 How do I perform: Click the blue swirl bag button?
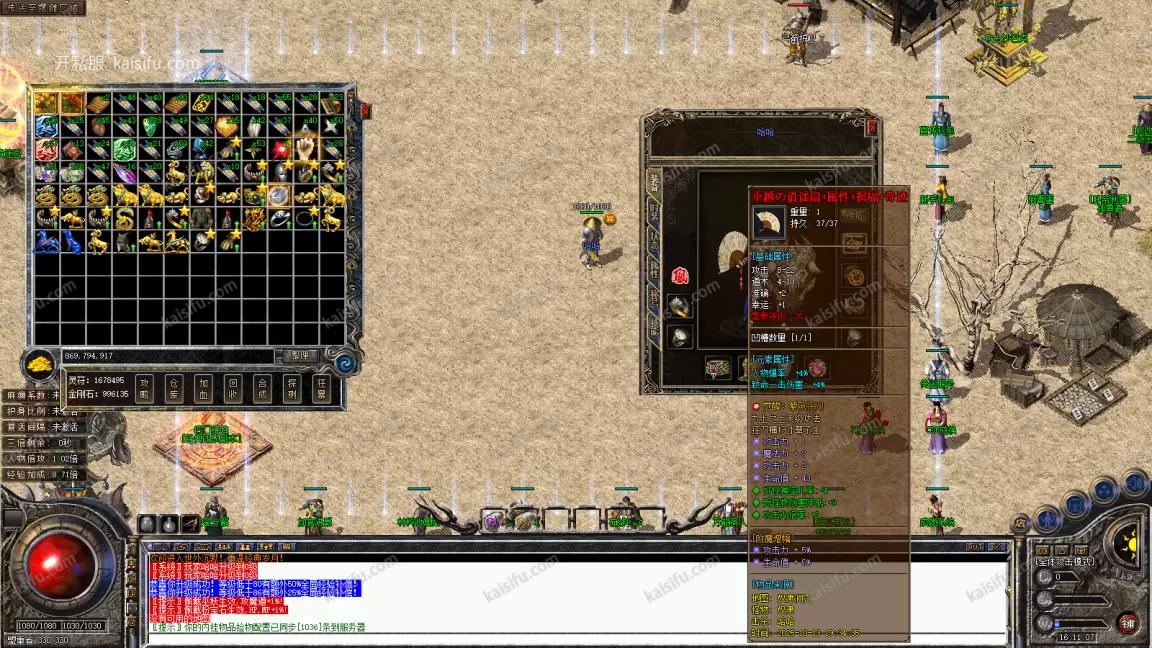point(347,360)
